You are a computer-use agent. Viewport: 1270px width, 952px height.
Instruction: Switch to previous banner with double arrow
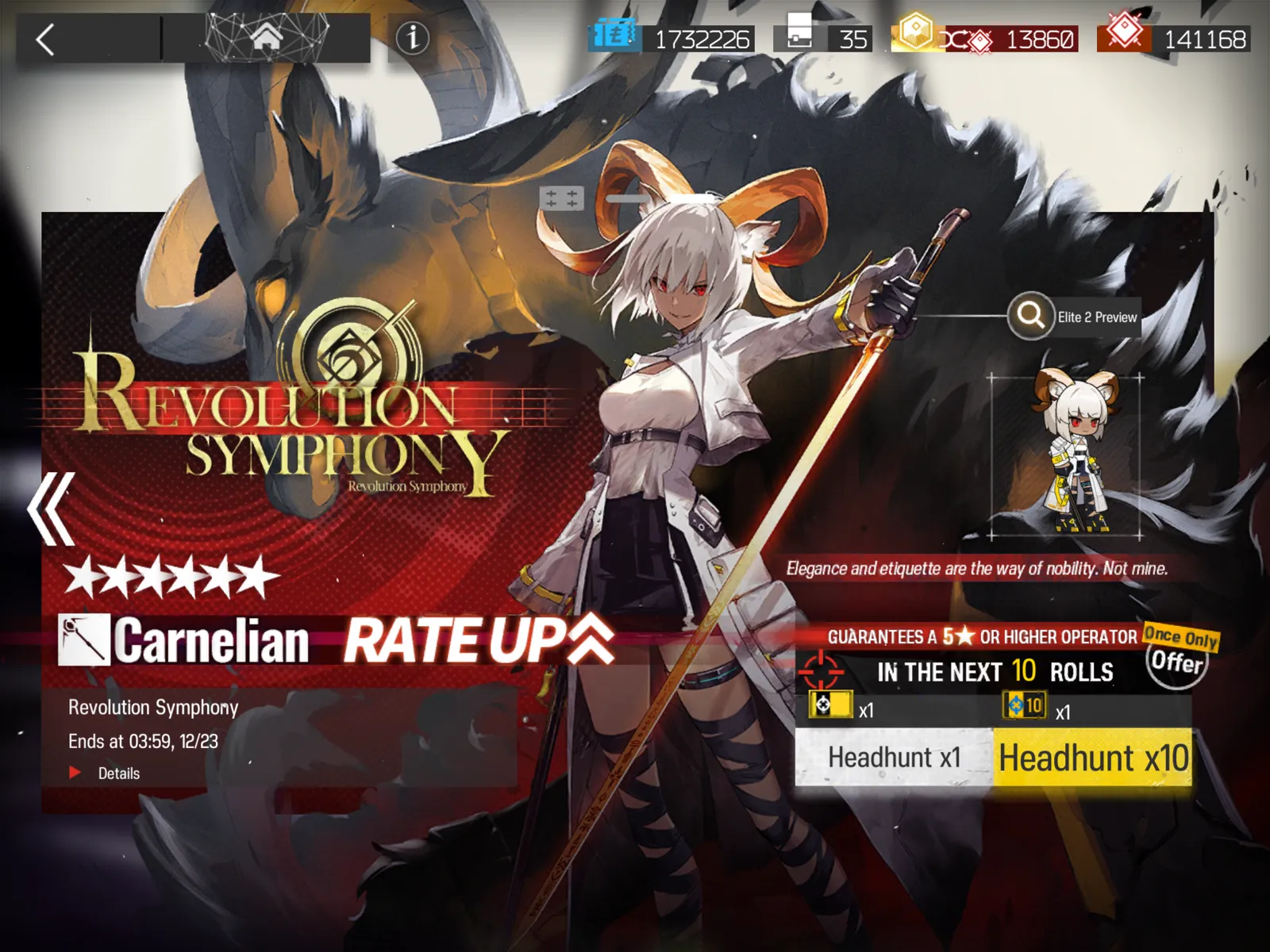click(52, 509)
